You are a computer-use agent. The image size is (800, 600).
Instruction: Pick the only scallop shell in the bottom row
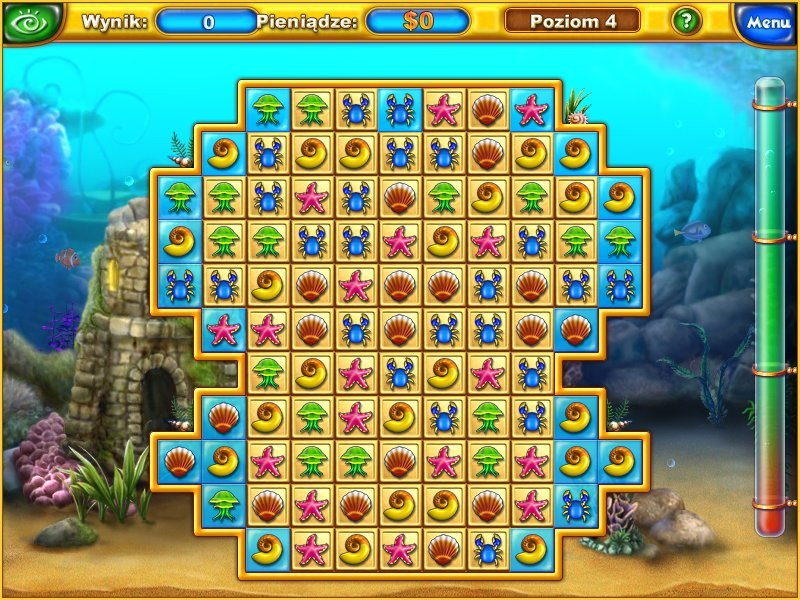pyautogui.click(x=443, y=548)
